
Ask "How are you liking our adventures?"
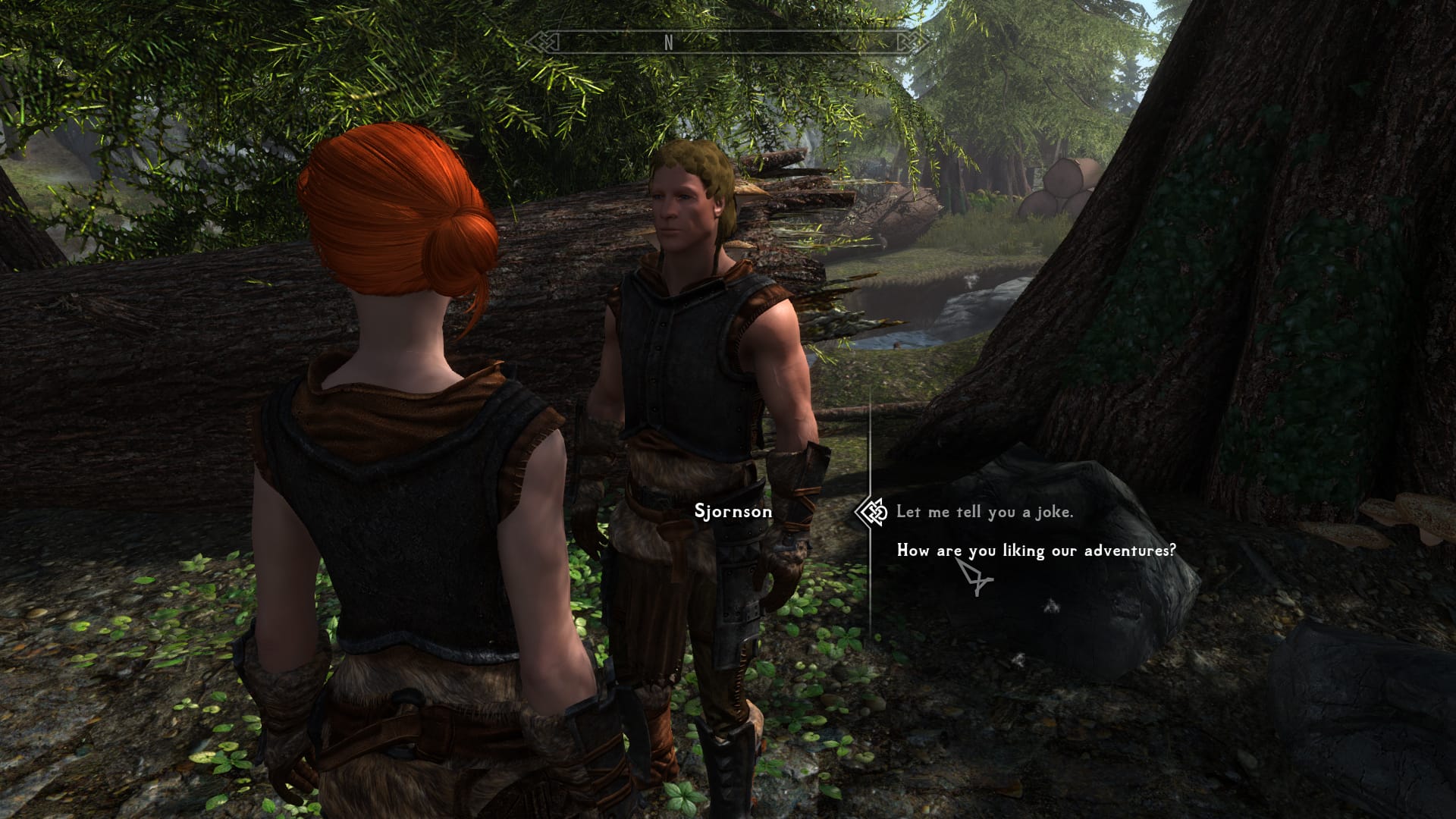coord(1036,551)
